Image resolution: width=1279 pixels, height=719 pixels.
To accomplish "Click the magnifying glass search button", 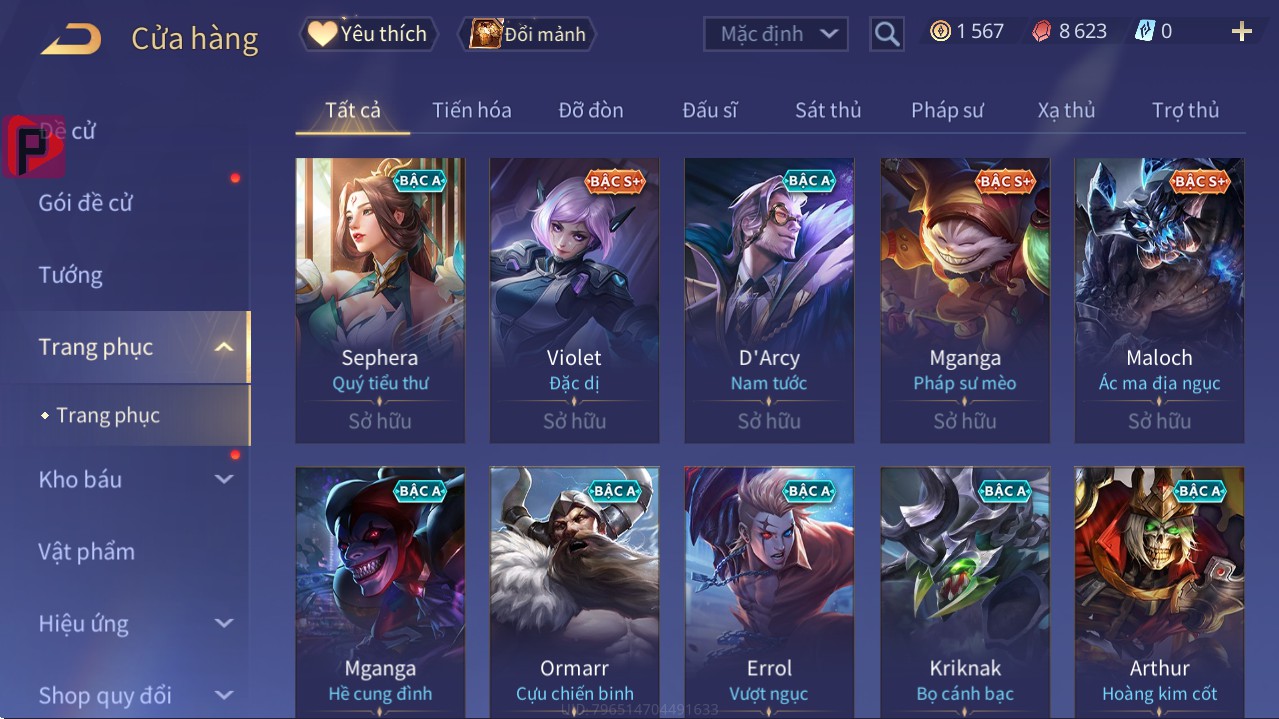I will (x=886, y=34).
